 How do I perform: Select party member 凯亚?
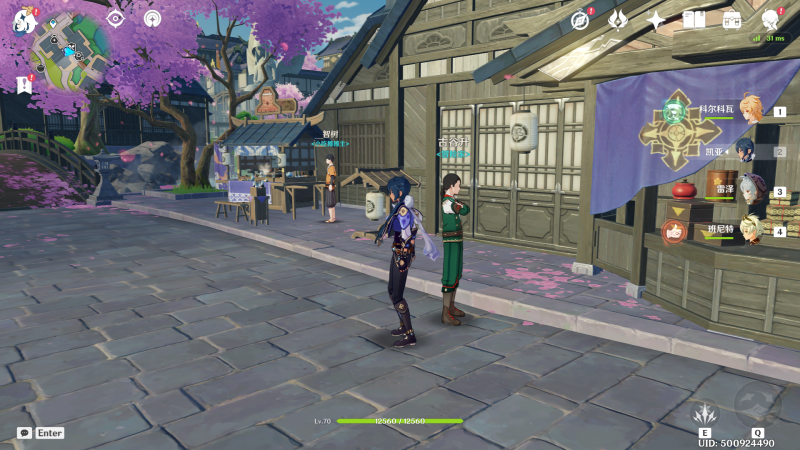[x=746, y=151]
